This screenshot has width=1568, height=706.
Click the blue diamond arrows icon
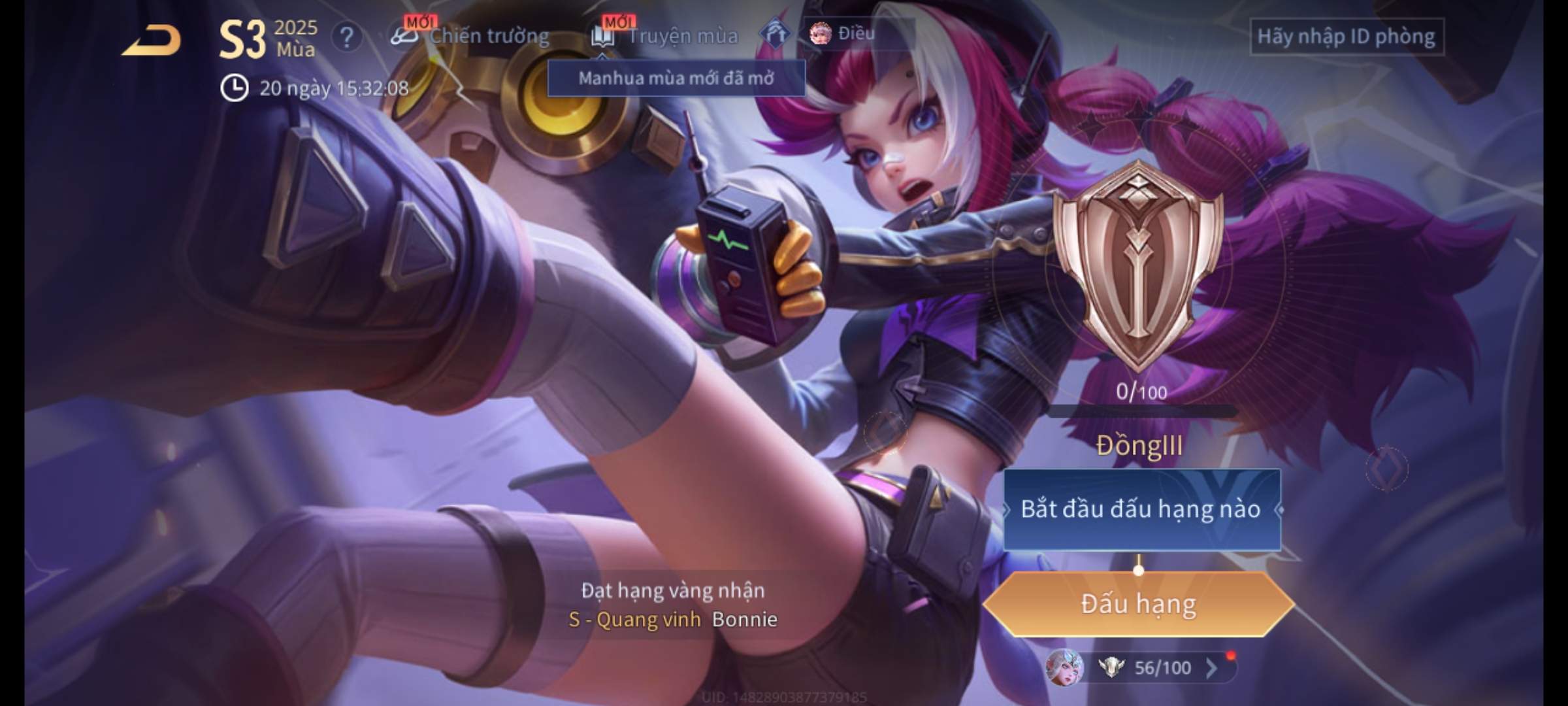[x=775, y=34]
